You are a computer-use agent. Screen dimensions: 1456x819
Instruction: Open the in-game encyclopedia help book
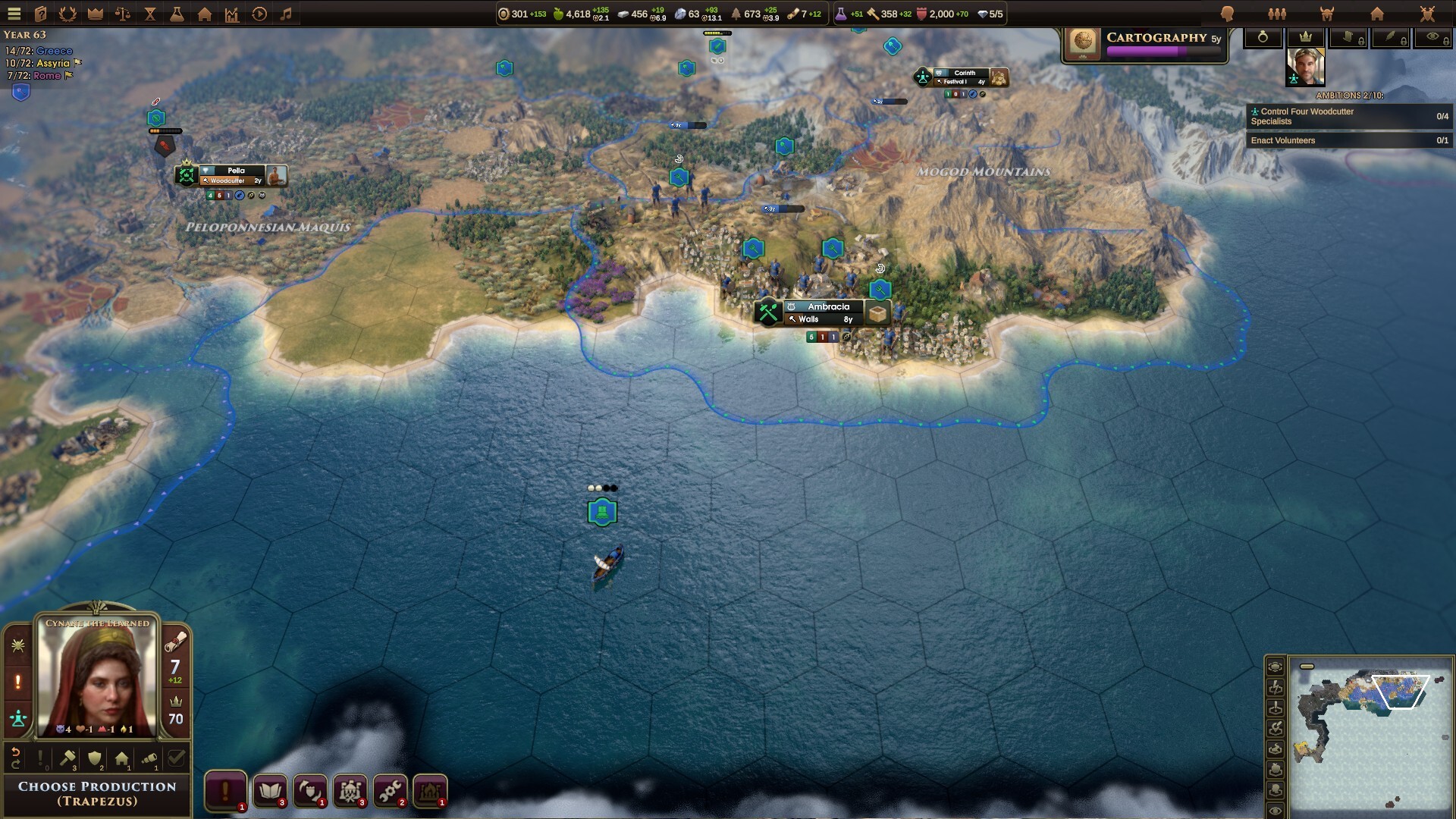click(39, 13)
